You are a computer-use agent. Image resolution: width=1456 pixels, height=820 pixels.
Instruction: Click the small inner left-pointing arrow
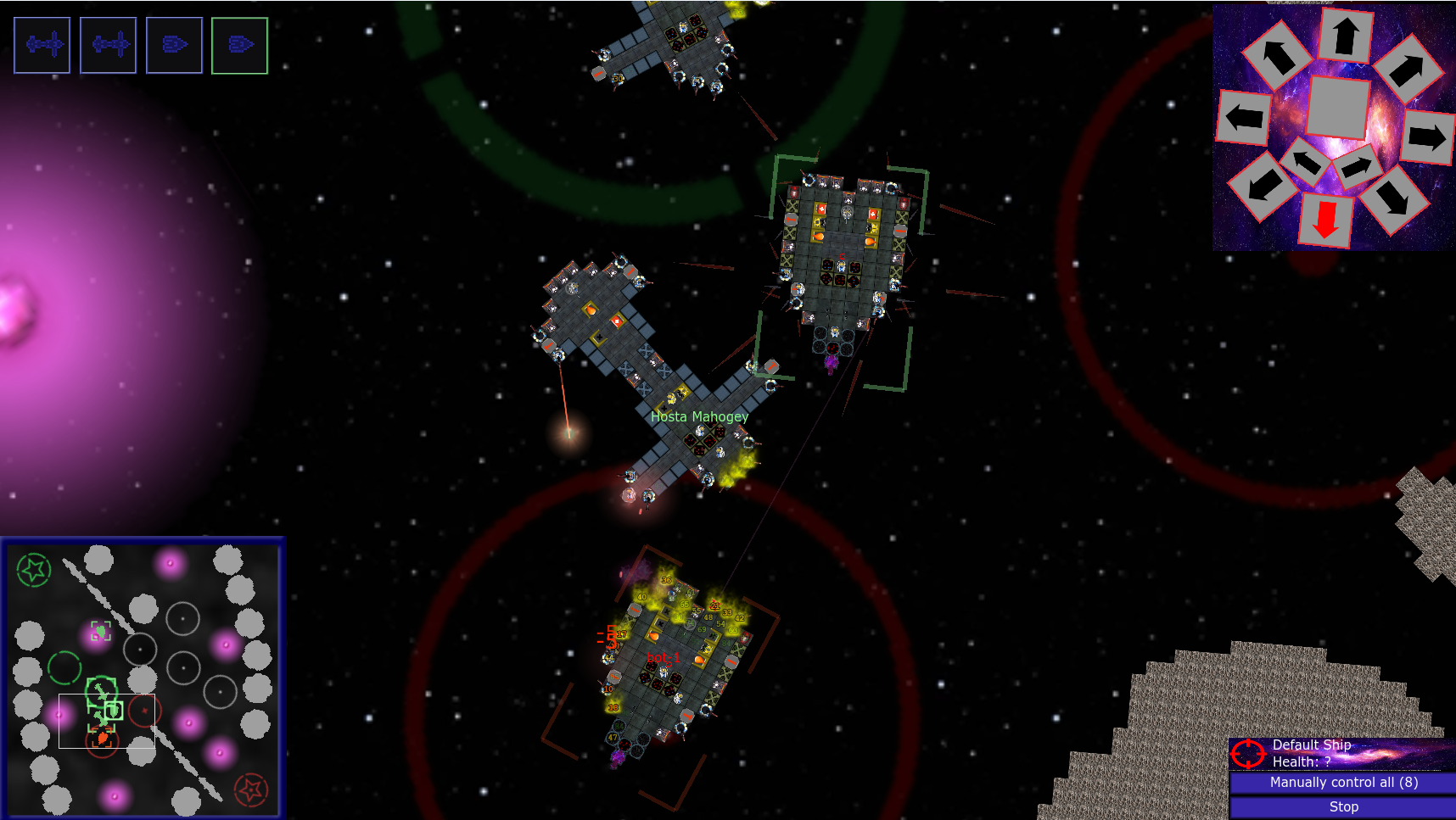(x=1305, y=159)
